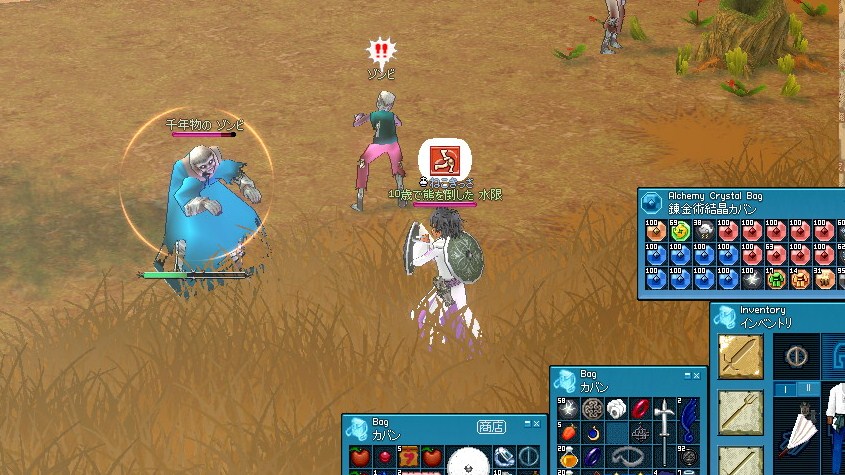Image resolution: width=845 pixels, height=475 pixels.
Task: Switch to equipment set tab II
Action: point(808,388)
